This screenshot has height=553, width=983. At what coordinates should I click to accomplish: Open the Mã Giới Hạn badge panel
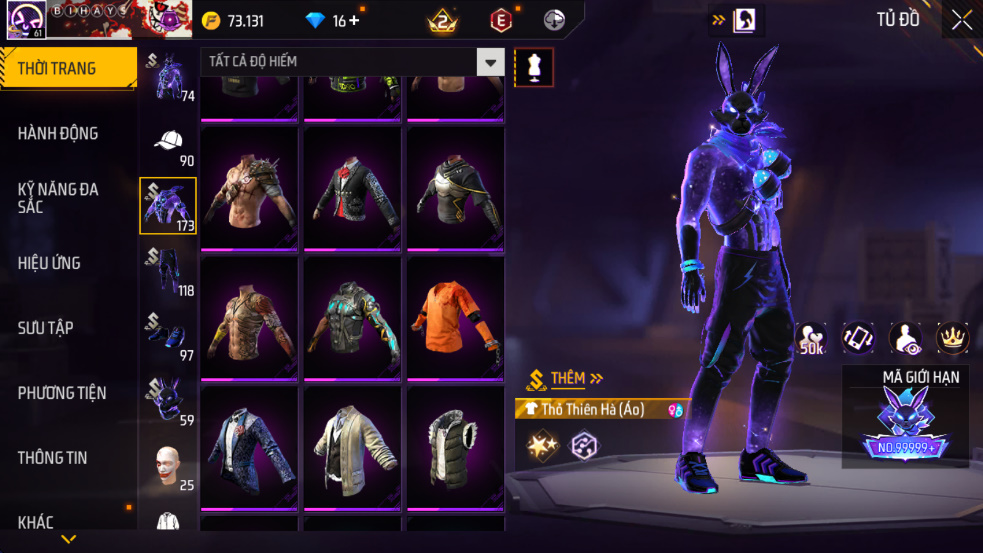[x=906, y=416]
